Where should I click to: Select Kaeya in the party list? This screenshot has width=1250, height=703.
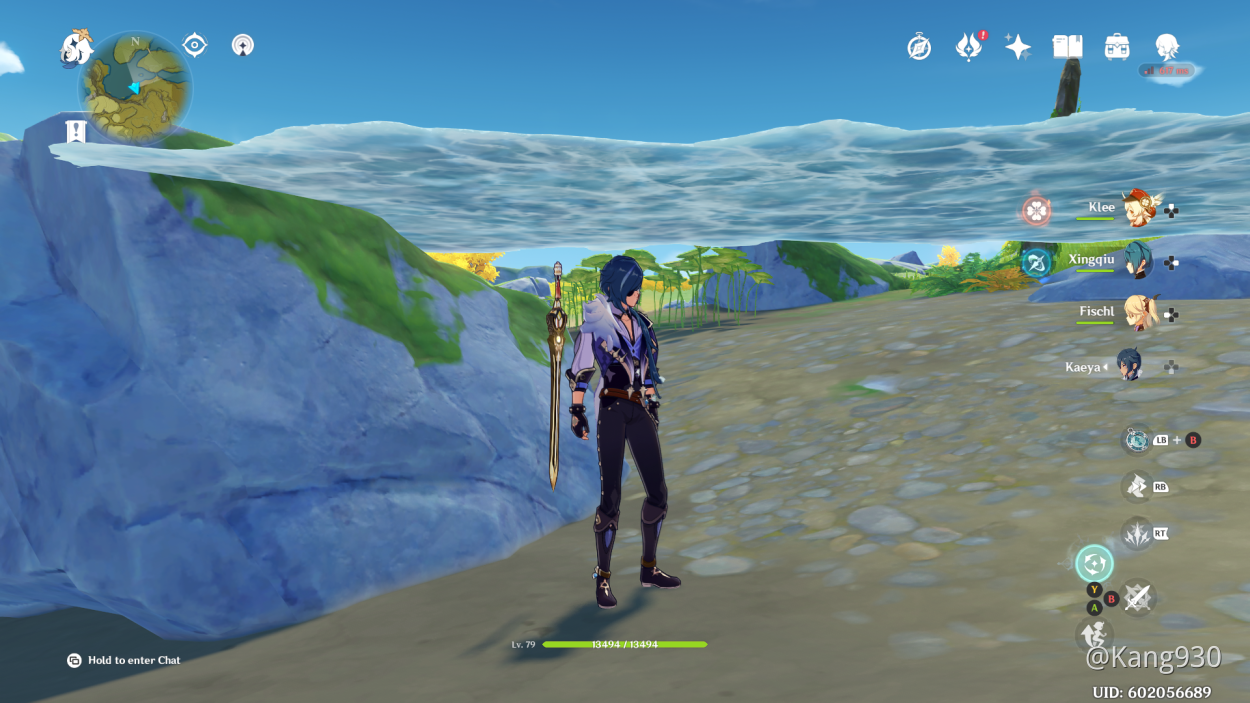coord(1129,366)
